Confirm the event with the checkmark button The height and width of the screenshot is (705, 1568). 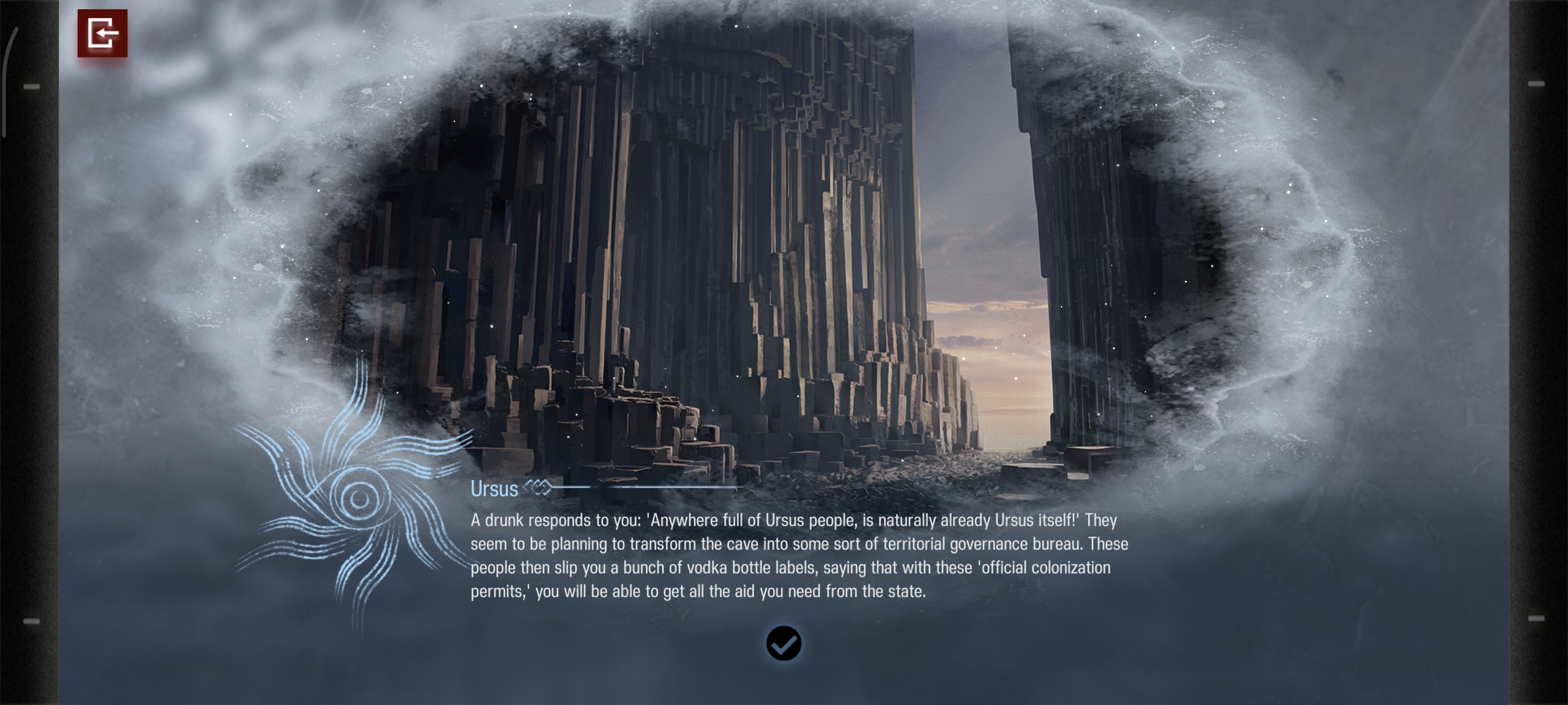coord(783,643)
